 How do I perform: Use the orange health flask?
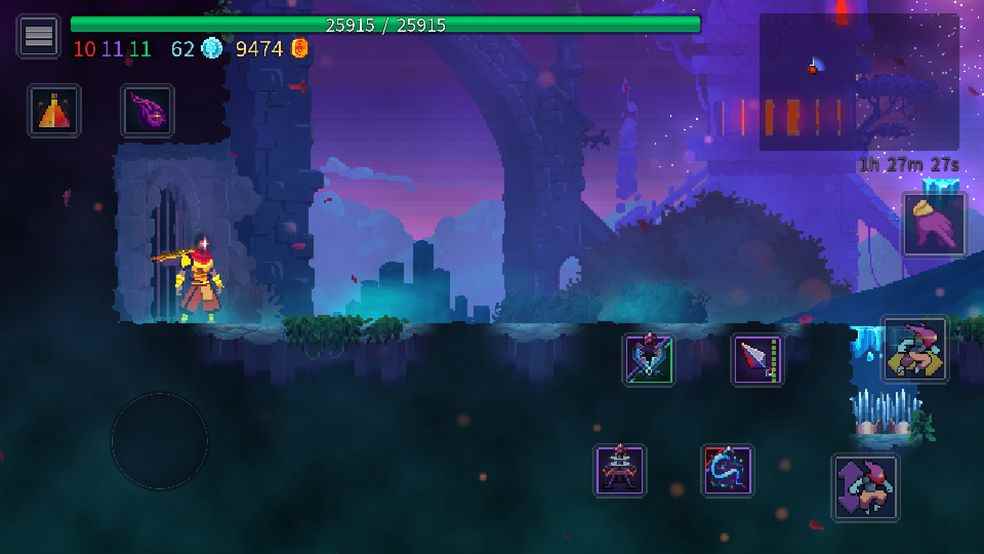(54, 110)
